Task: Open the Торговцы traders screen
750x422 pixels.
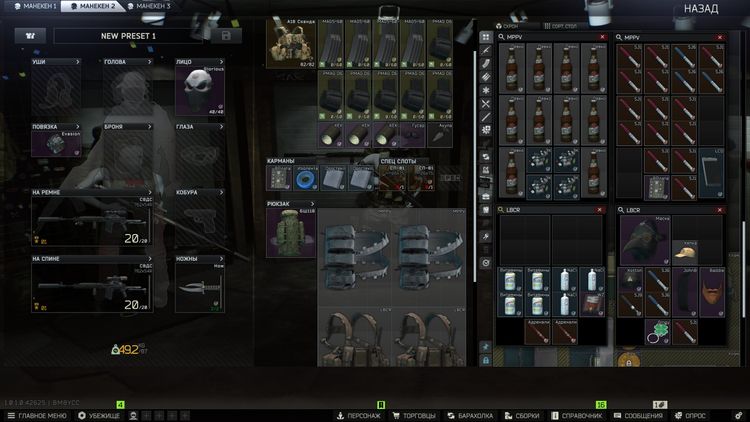Action: (411, 415)
